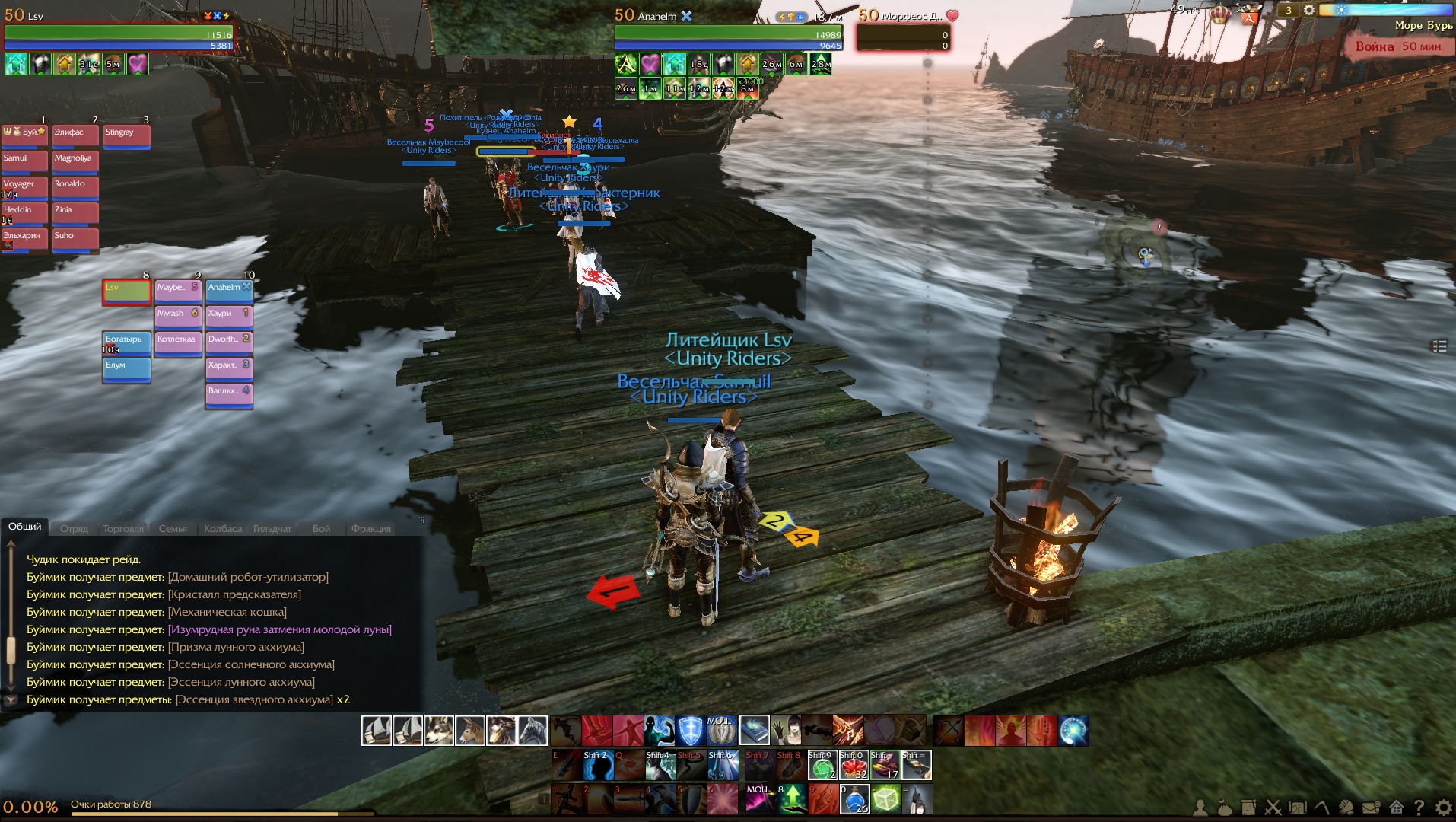Switch to the Фракция chat tab
The height and width of the screenshot is (822, 1456).
tap(370, 529)
